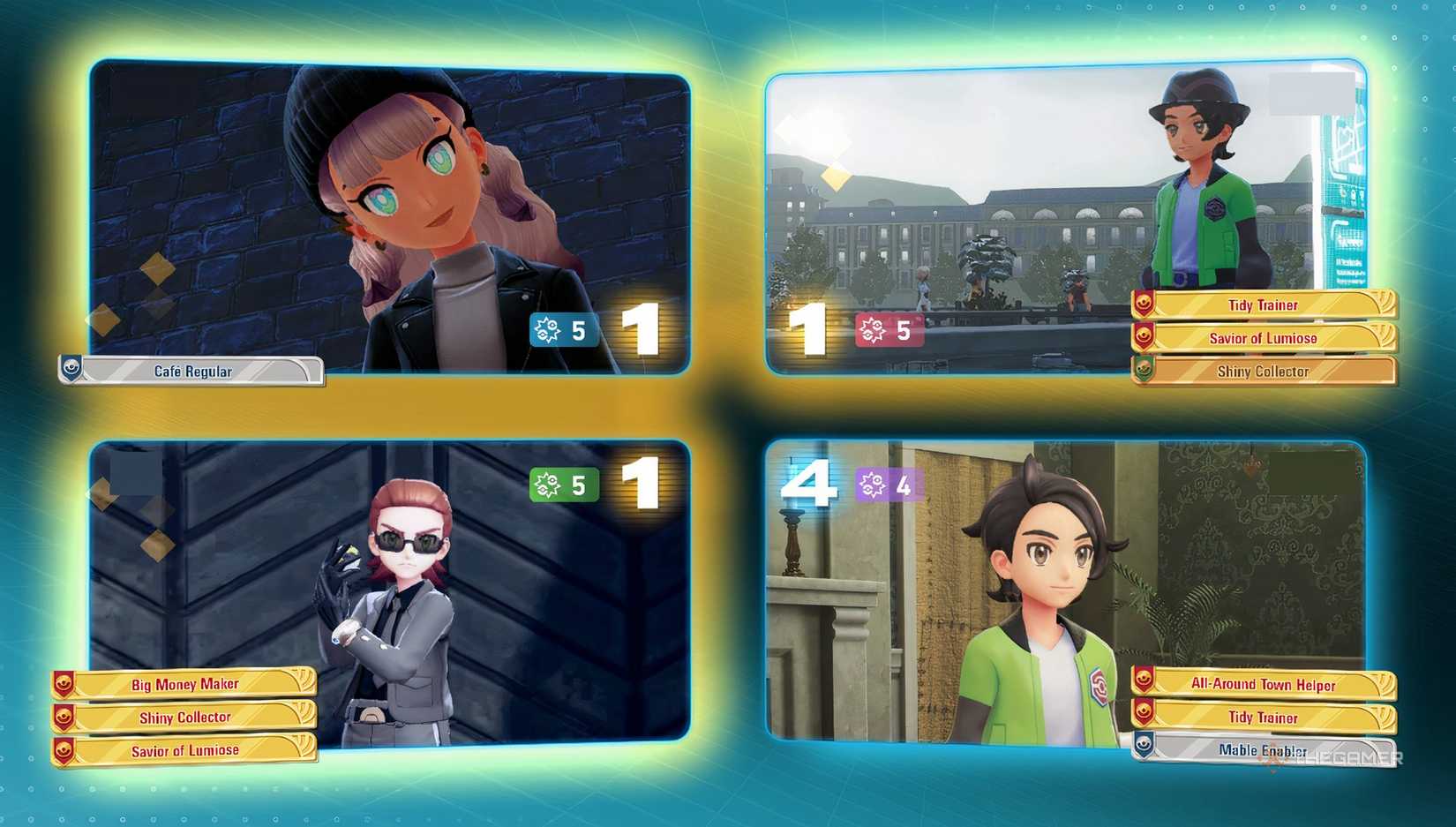Select the red sparkle counter on top-right card
Image resolution: width=1456 pixels, height=827 pixels.
point(891,331)
